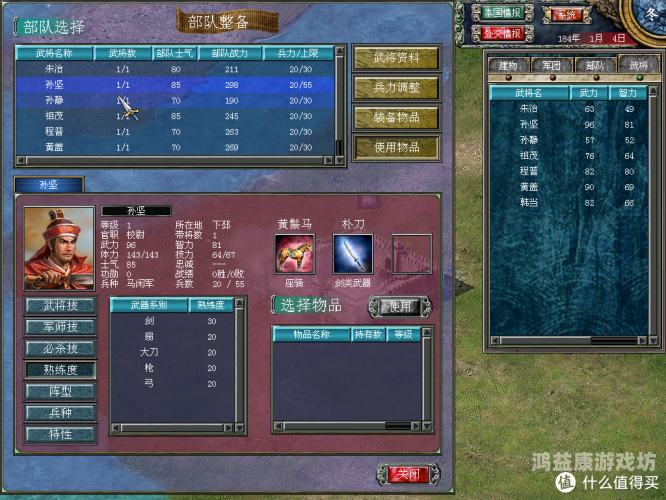Image resolution: width=666 pixels, height=500 pixels.
Task: Open the 必杀技 special moves panel
Action: pyautogui.click(x=60, y=348)
